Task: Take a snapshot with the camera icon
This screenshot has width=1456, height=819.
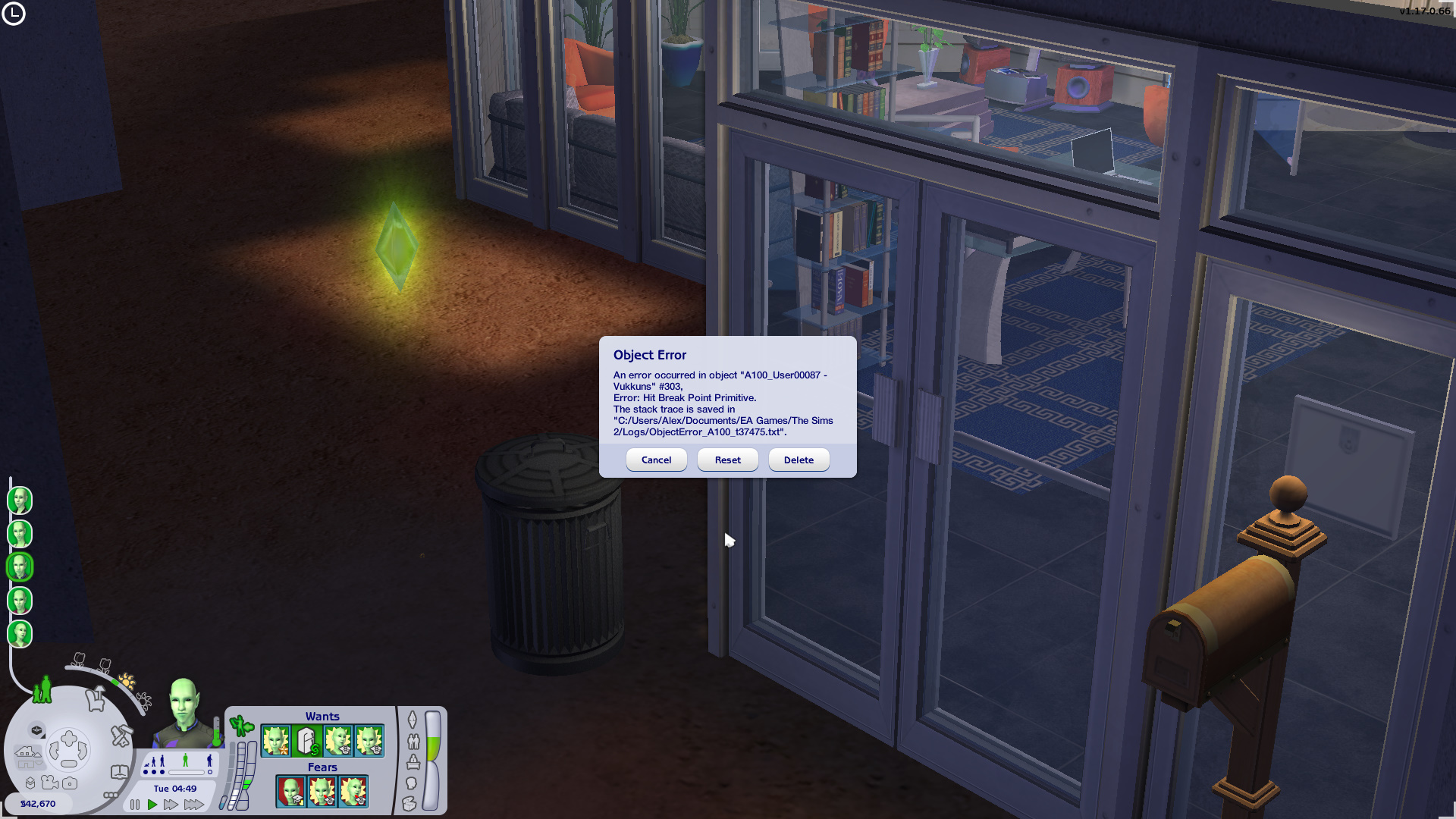Action: (x=70, y=783)
